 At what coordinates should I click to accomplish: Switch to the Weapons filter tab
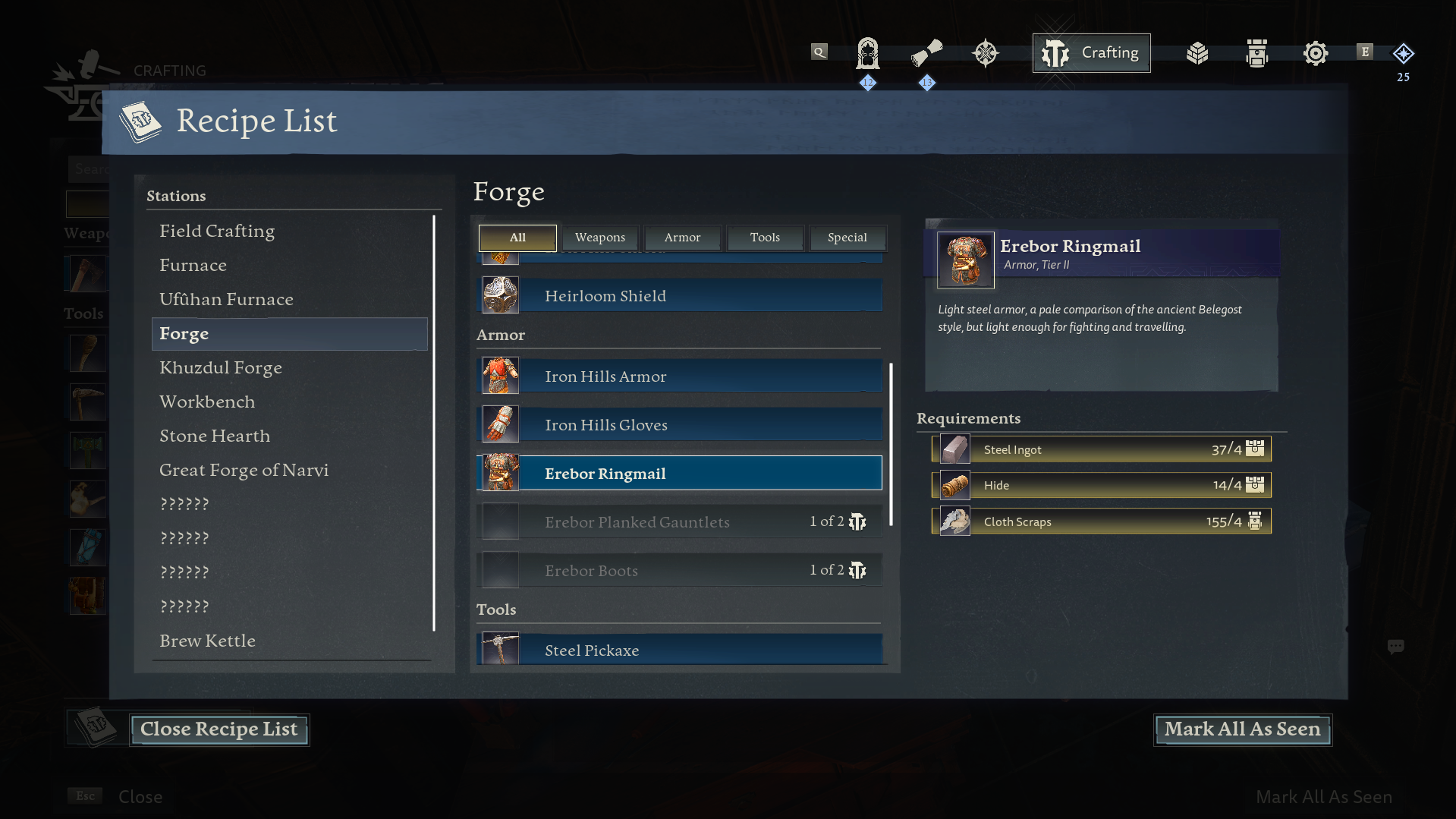(599, 238)
